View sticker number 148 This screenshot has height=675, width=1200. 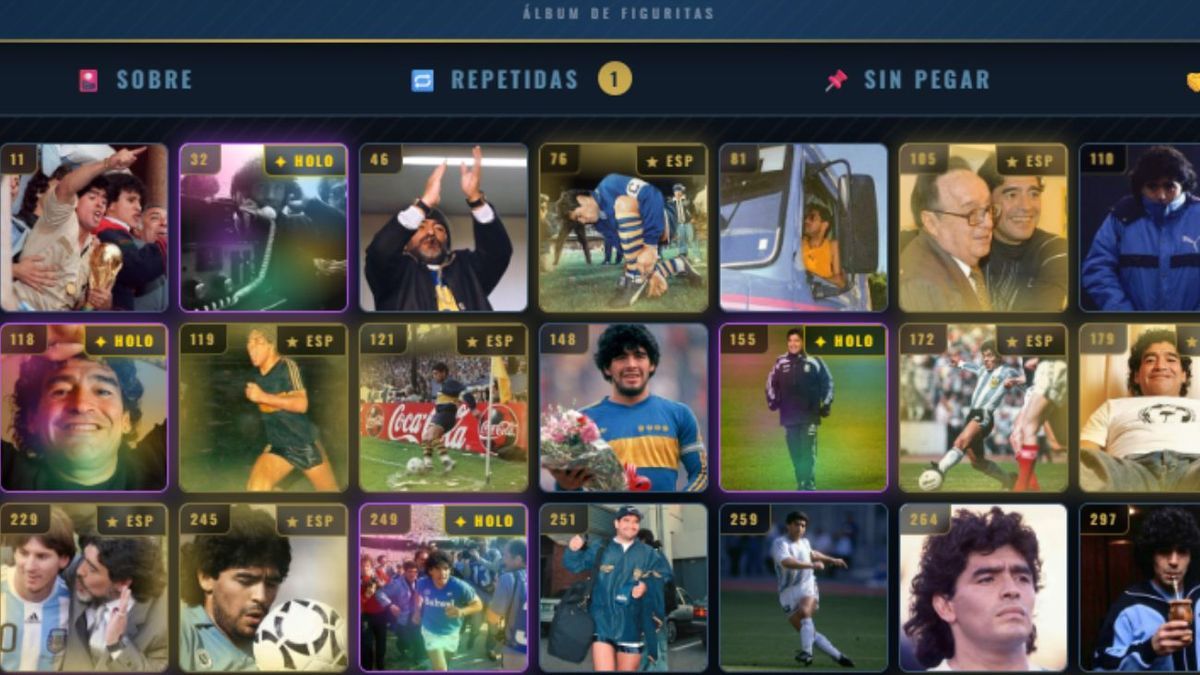tap(623, 408)
